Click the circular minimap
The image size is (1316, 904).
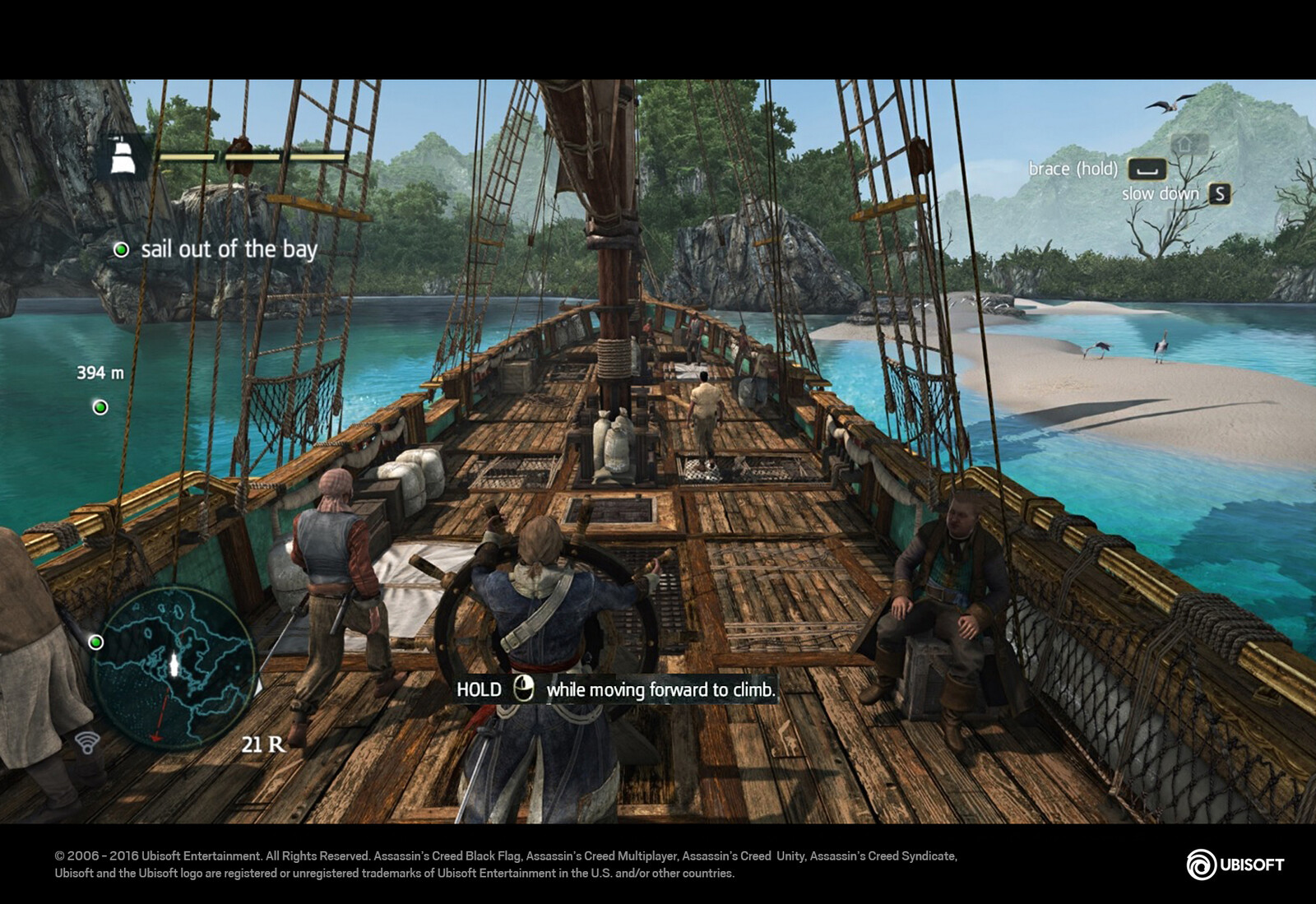(x=174, y=666)
